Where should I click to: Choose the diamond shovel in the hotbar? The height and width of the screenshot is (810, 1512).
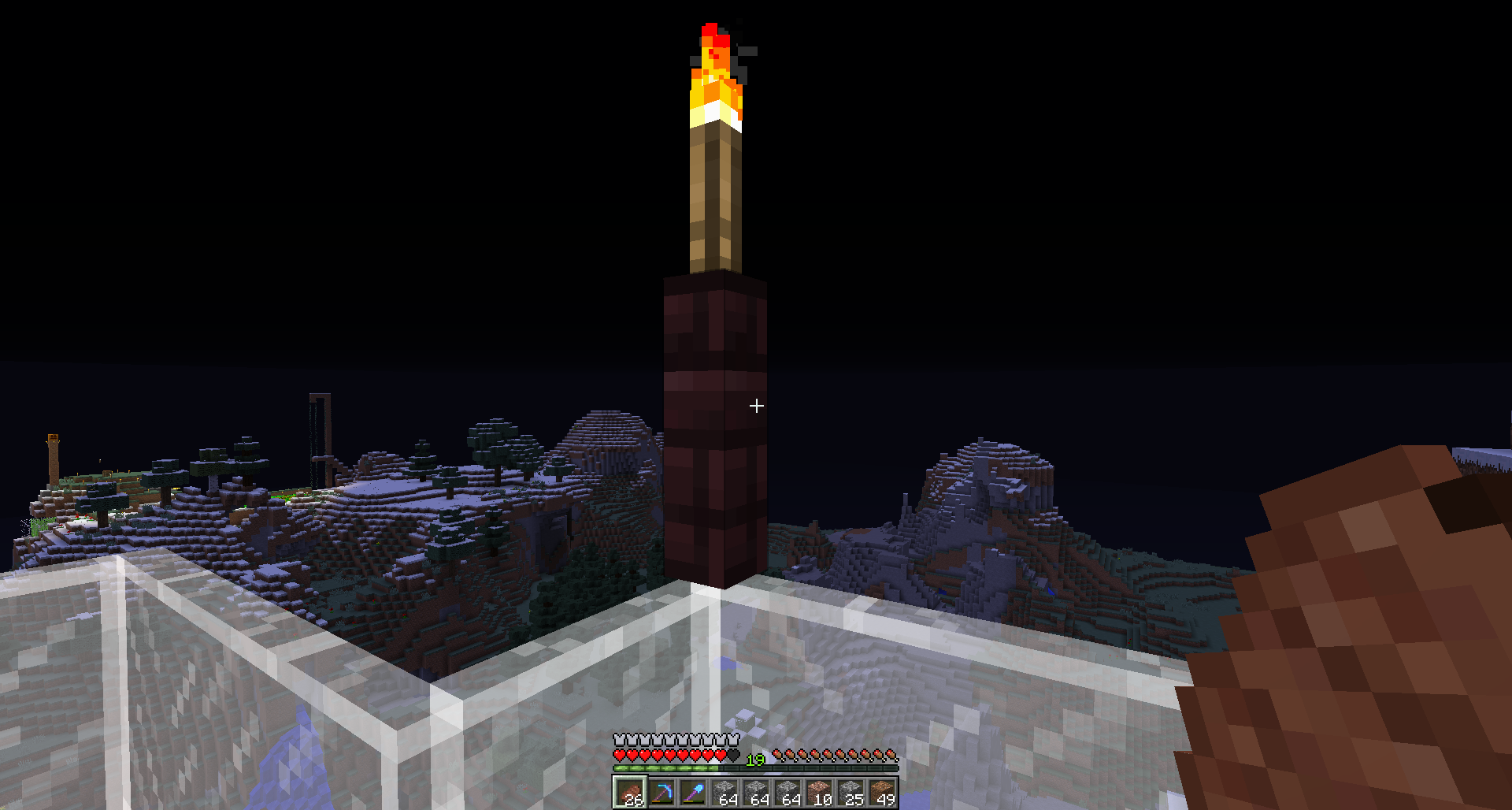[x=693, y=793]
